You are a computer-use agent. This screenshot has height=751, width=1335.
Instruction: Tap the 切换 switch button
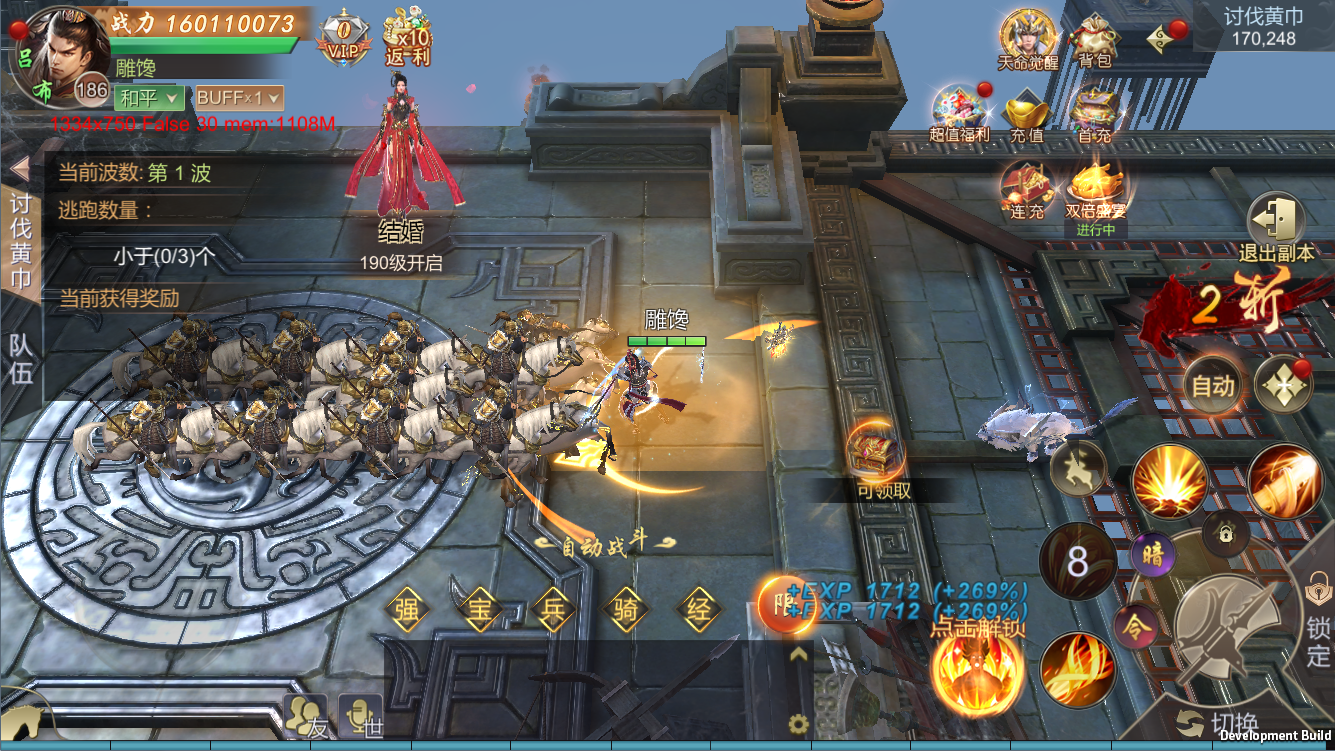tap(1218, 723)
